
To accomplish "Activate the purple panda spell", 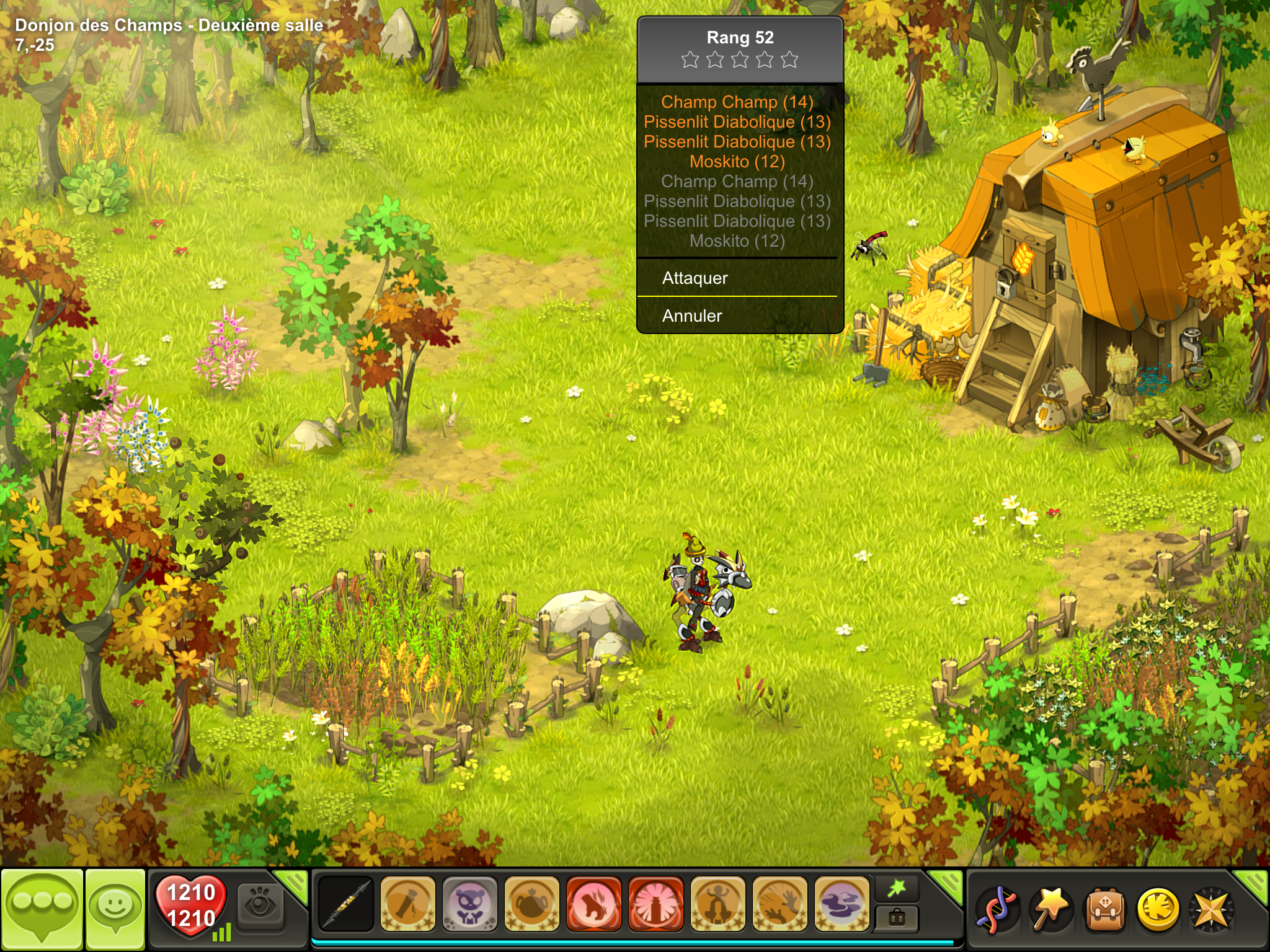I will (x=469, y=904).
